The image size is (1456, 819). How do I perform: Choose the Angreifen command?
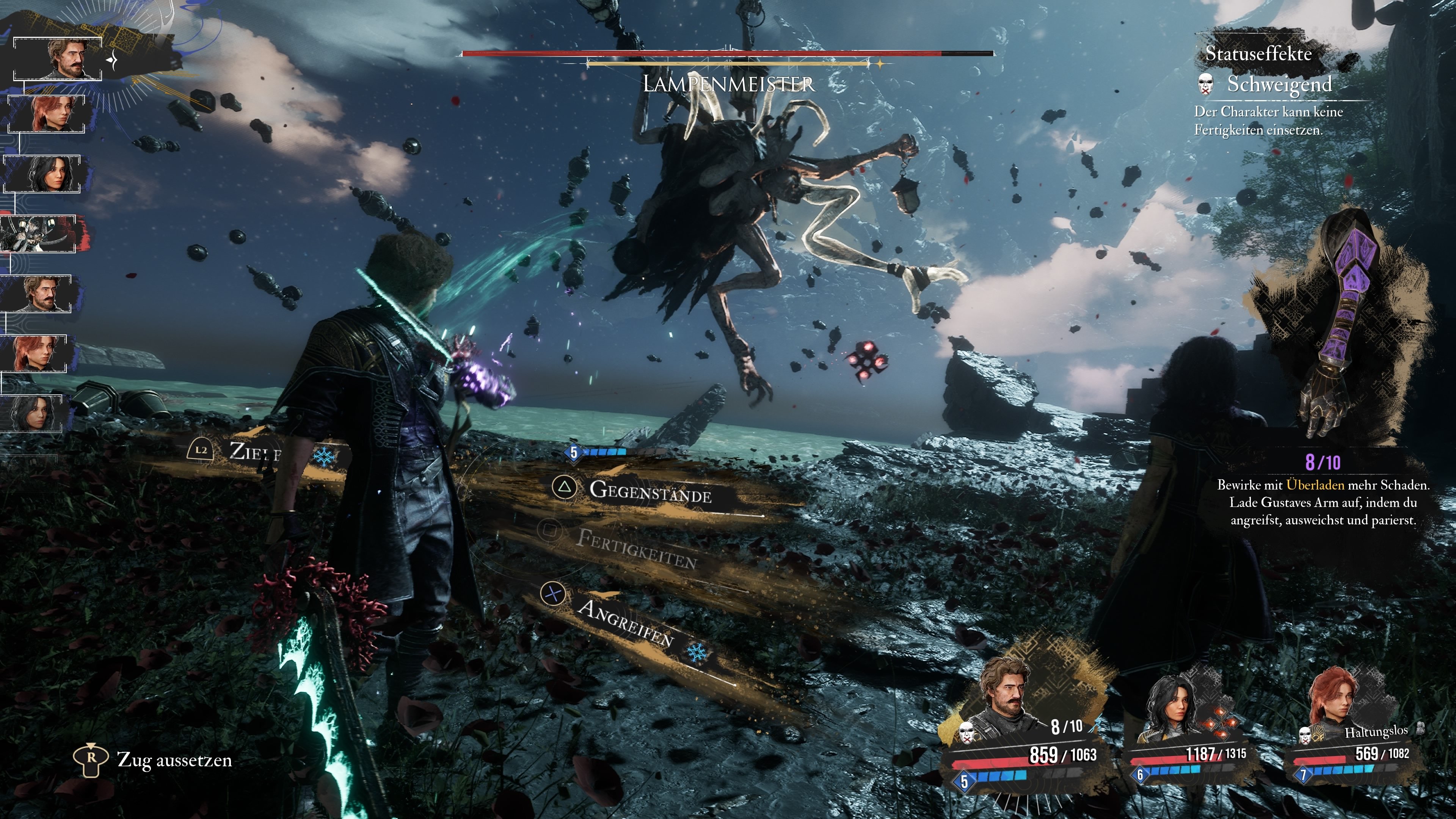click(x=624, y=622)
